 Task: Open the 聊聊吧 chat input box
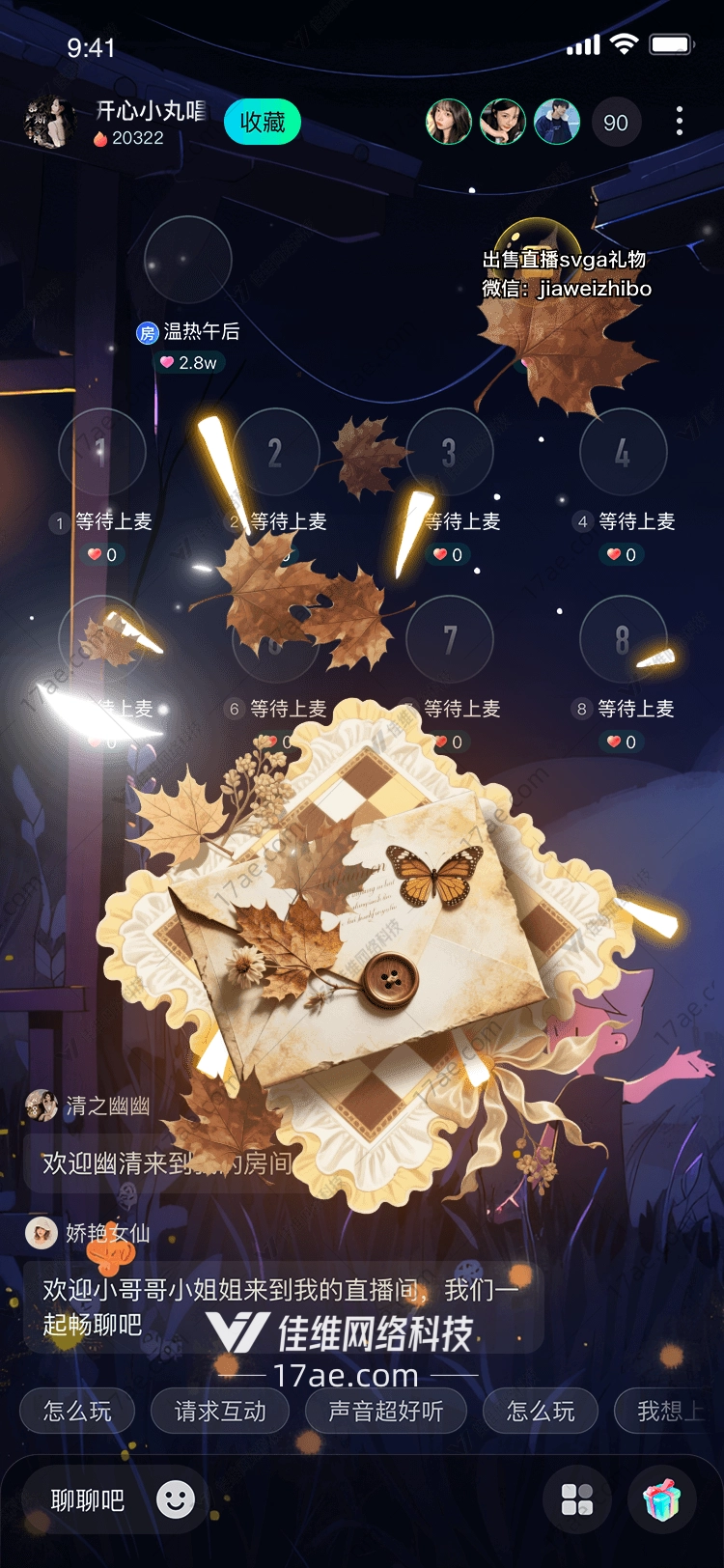87,1500
